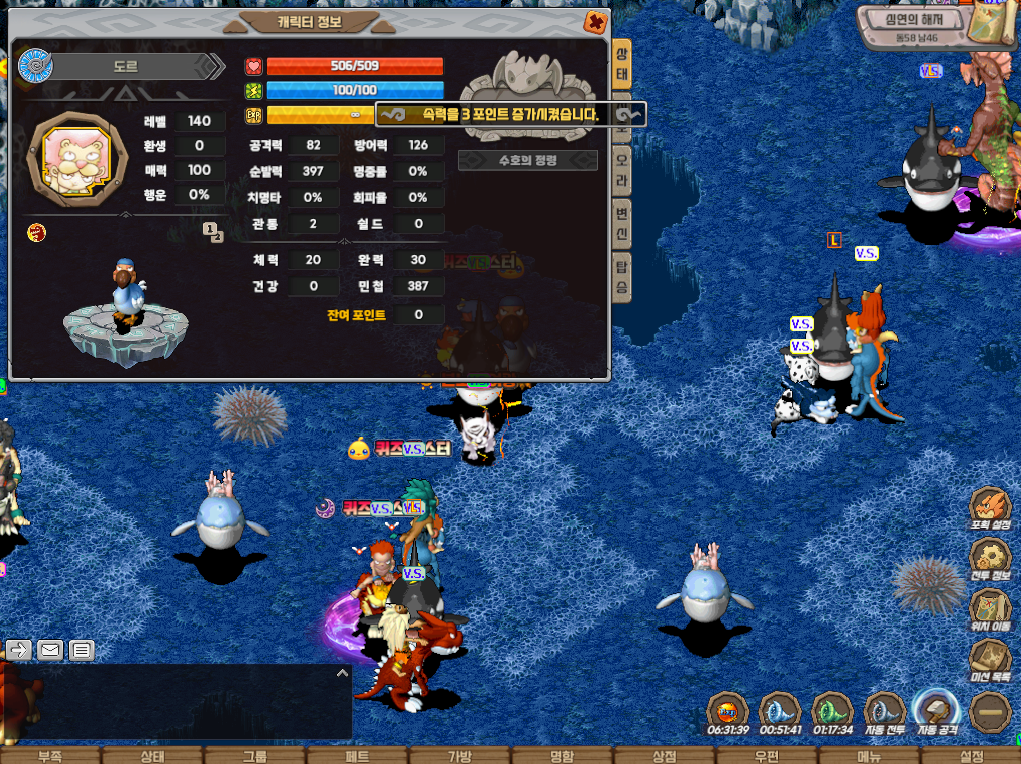
Task: Open the world map scroll icon
Action: 994,20
